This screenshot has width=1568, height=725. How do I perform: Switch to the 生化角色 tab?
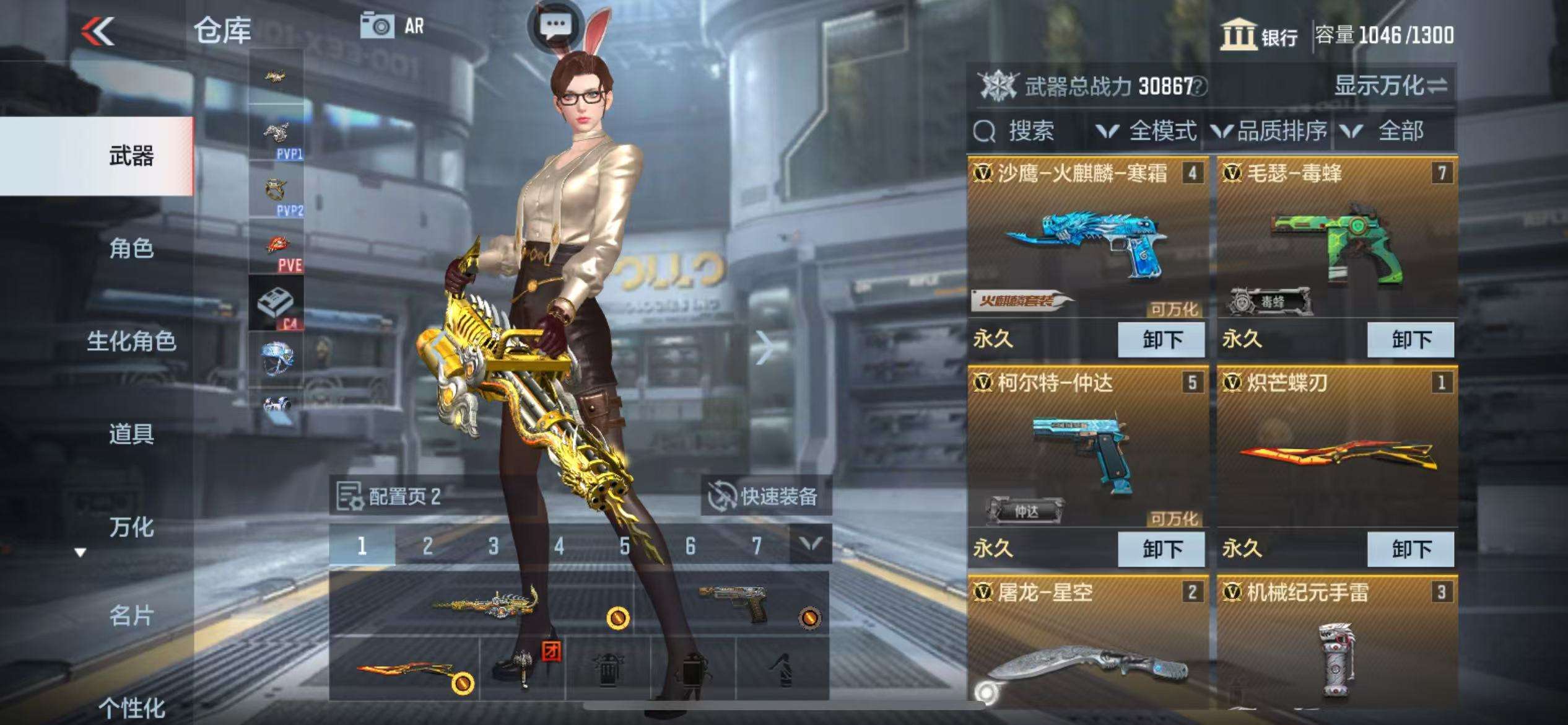pyautogui.click(x=131, y=341)
